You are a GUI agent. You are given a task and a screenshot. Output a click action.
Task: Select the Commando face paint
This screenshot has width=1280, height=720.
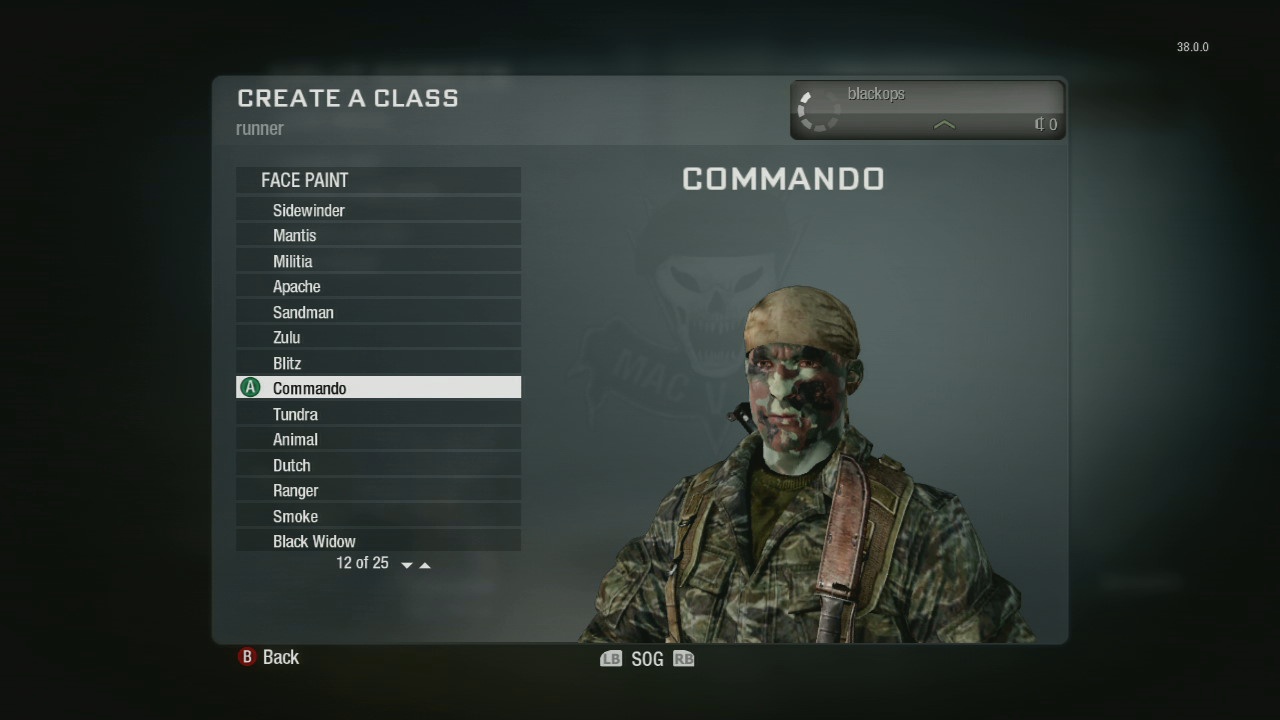click(310, 388)
